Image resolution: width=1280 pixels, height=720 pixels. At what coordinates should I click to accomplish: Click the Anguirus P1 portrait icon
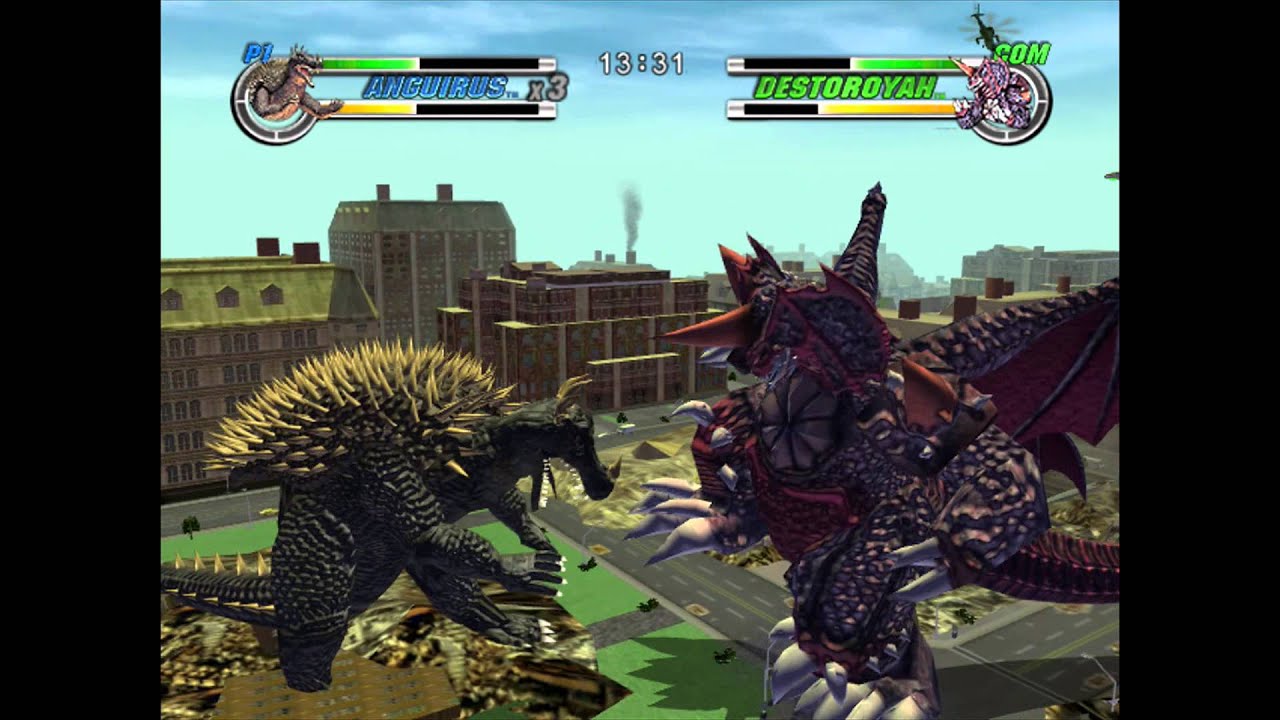click(284, 94)
